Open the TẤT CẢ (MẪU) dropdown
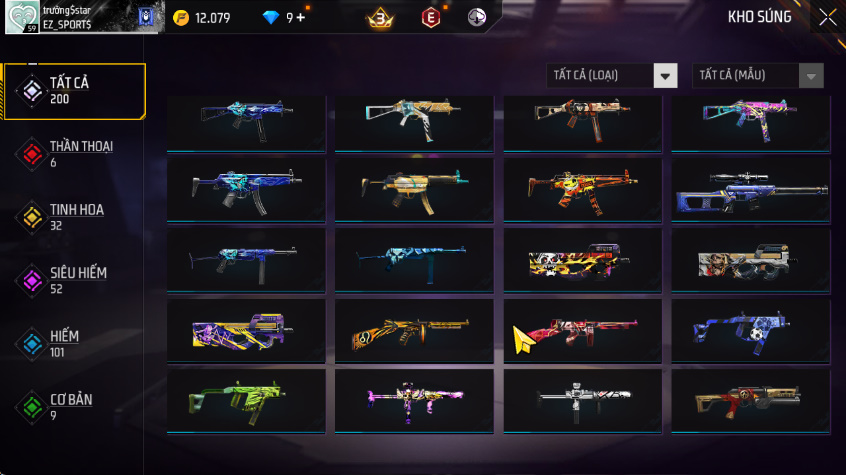Screen dimensions: 846x475 [x=758, y=76]
